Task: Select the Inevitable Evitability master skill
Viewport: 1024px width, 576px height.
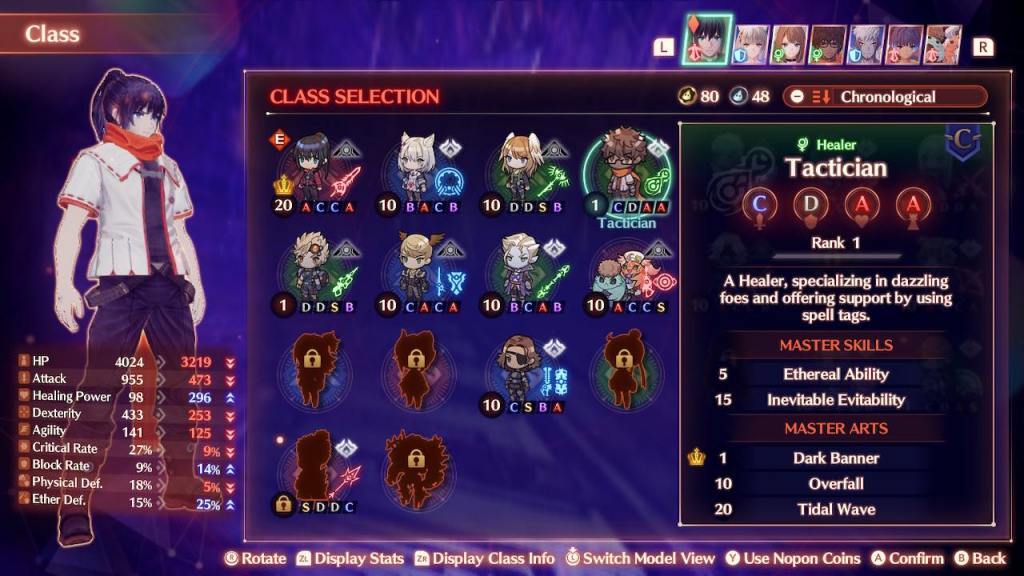Action: pos(836,400)
